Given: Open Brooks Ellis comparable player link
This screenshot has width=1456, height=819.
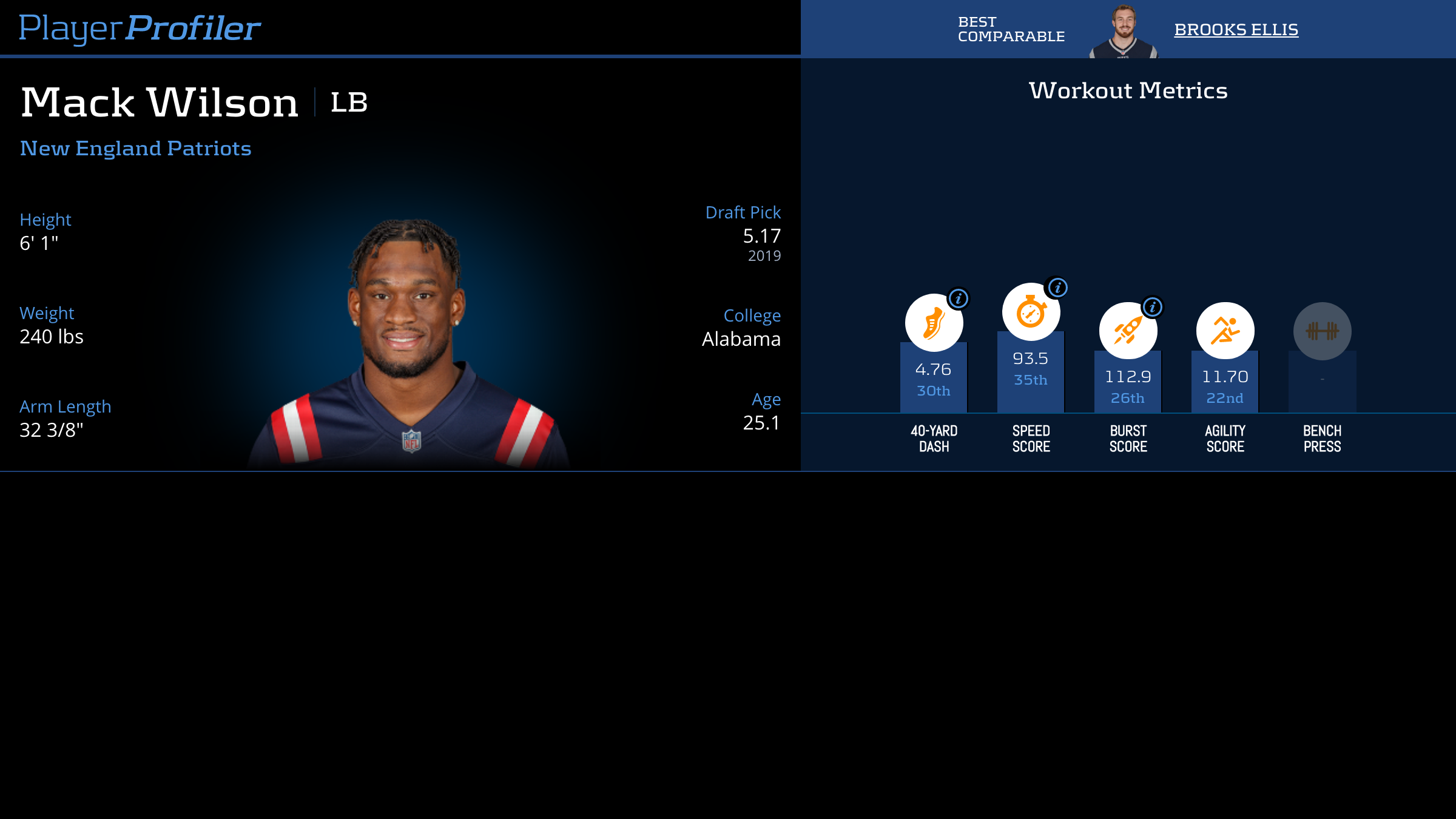Looking at the screenshot, I should (1236, 30).
